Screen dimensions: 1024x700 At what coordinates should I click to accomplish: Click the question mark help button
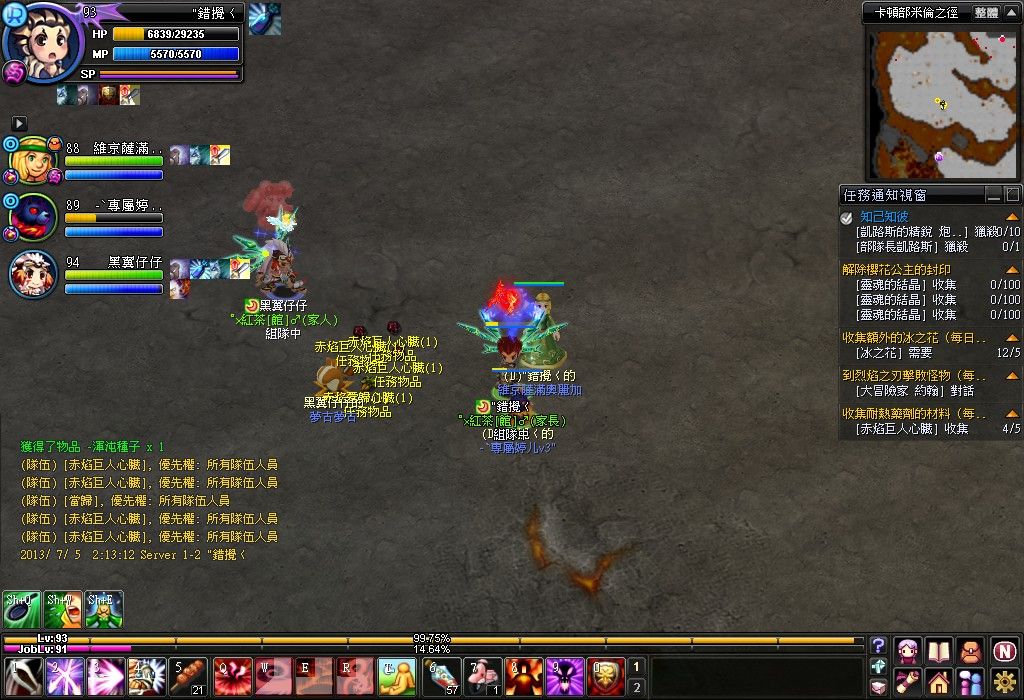click(878, 645)
